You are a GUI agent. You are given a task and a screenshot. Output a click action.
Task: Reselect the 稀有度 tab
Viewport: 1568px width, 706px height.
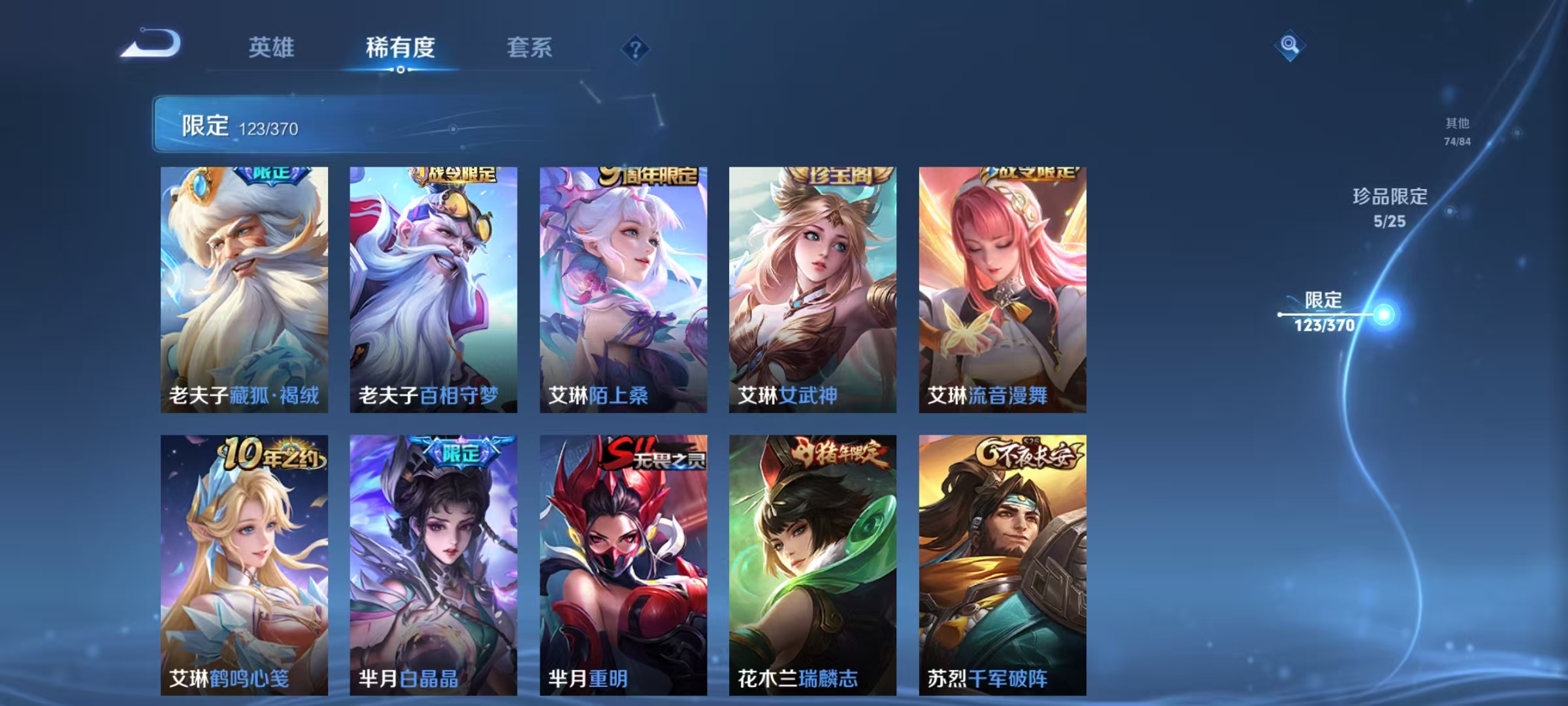[x=400, y=48]
